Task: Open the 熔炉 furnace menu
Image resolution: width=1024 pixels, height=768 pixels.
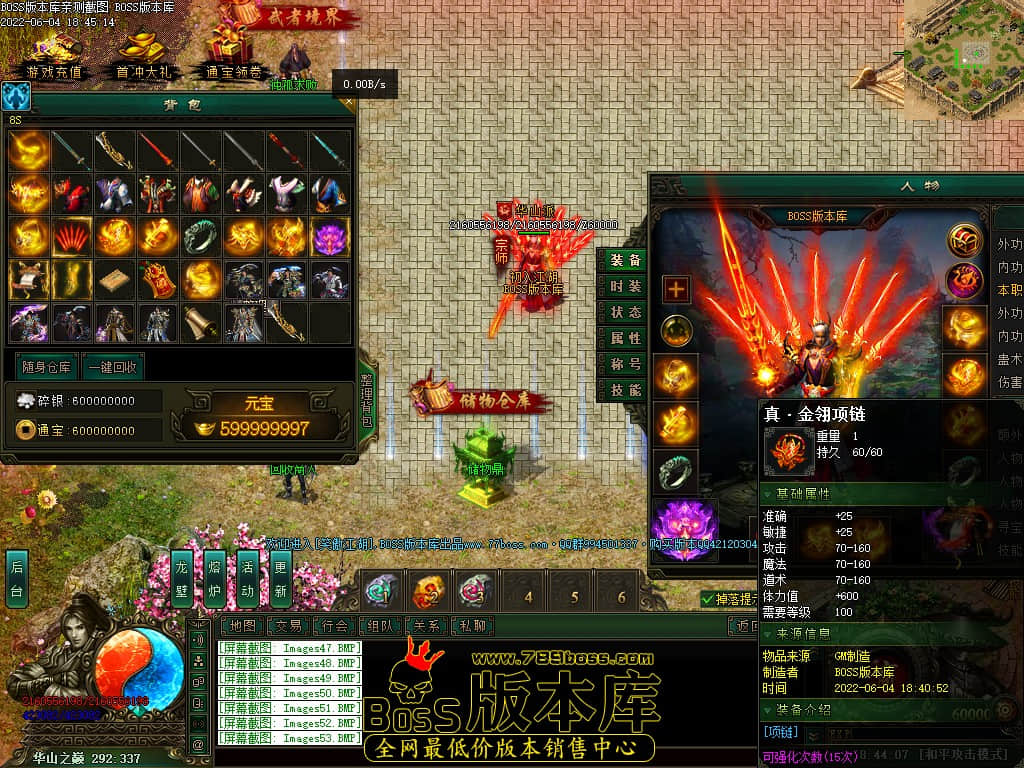Action: point(215,578)
